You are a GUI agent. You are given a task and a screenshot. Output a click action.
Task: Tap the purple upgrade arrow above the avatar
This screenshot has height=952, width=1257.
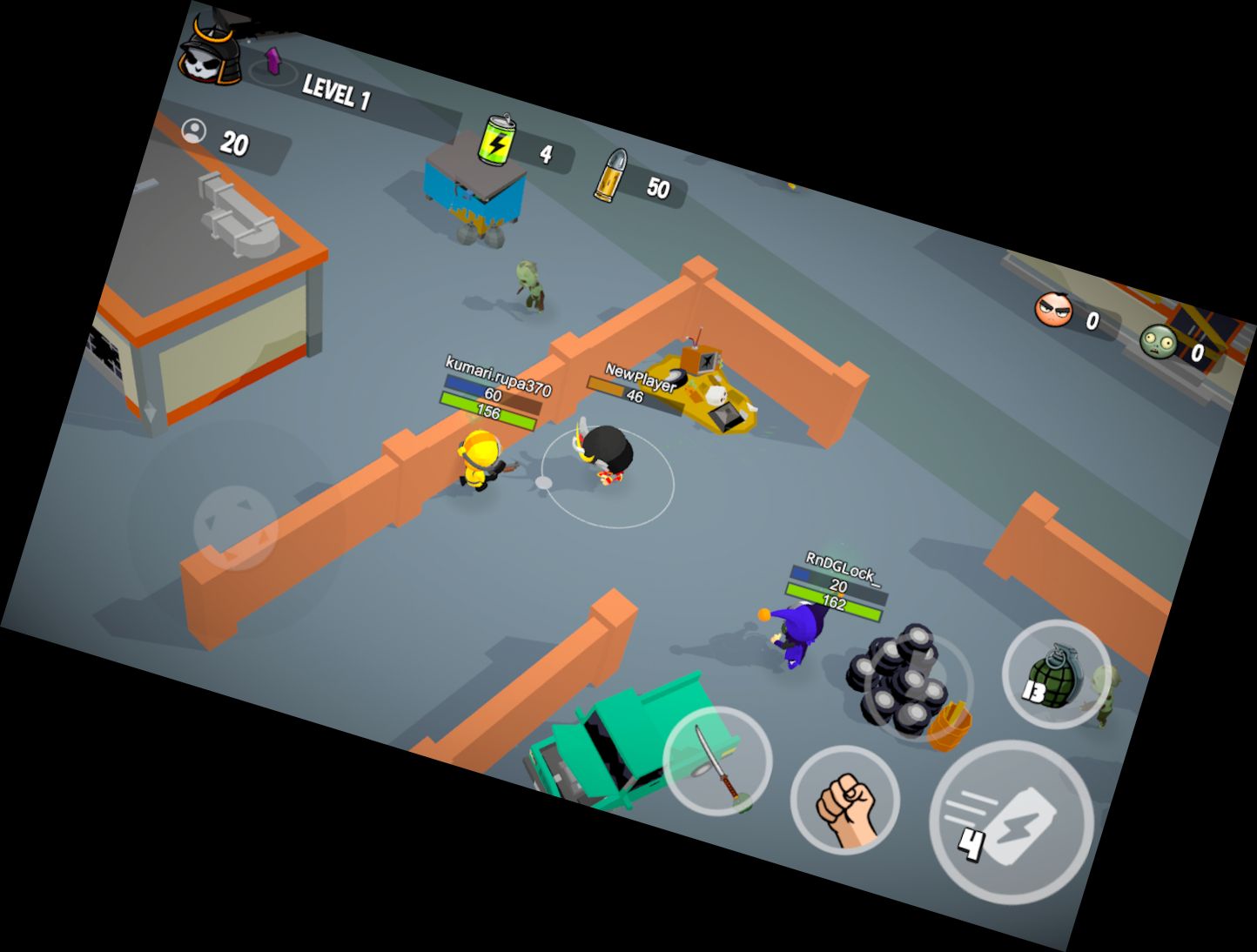[272, 63]
